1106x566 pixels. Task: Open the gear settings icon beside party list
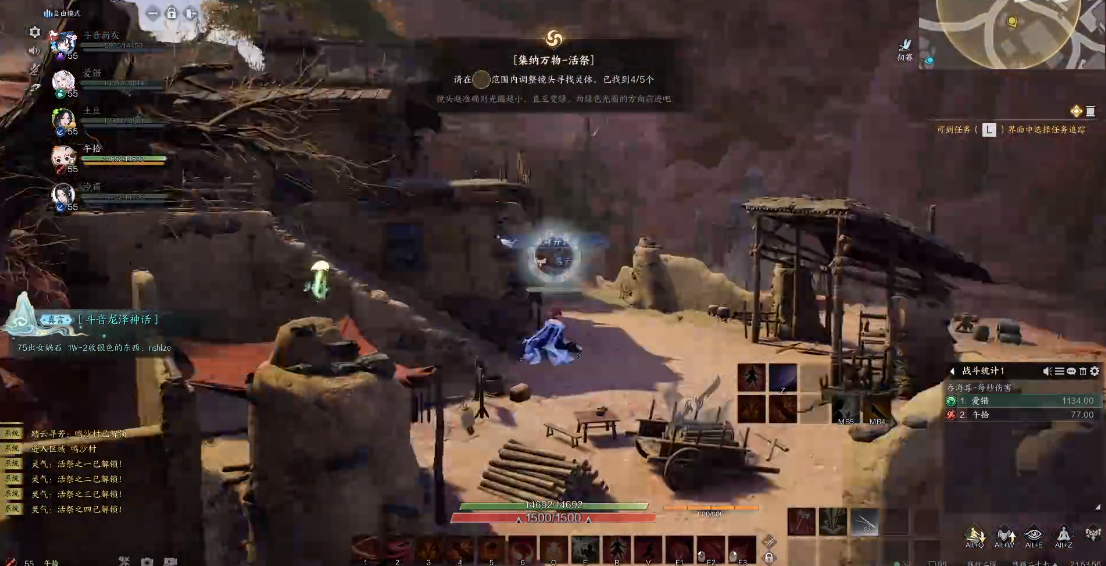[x=35, y=32]
